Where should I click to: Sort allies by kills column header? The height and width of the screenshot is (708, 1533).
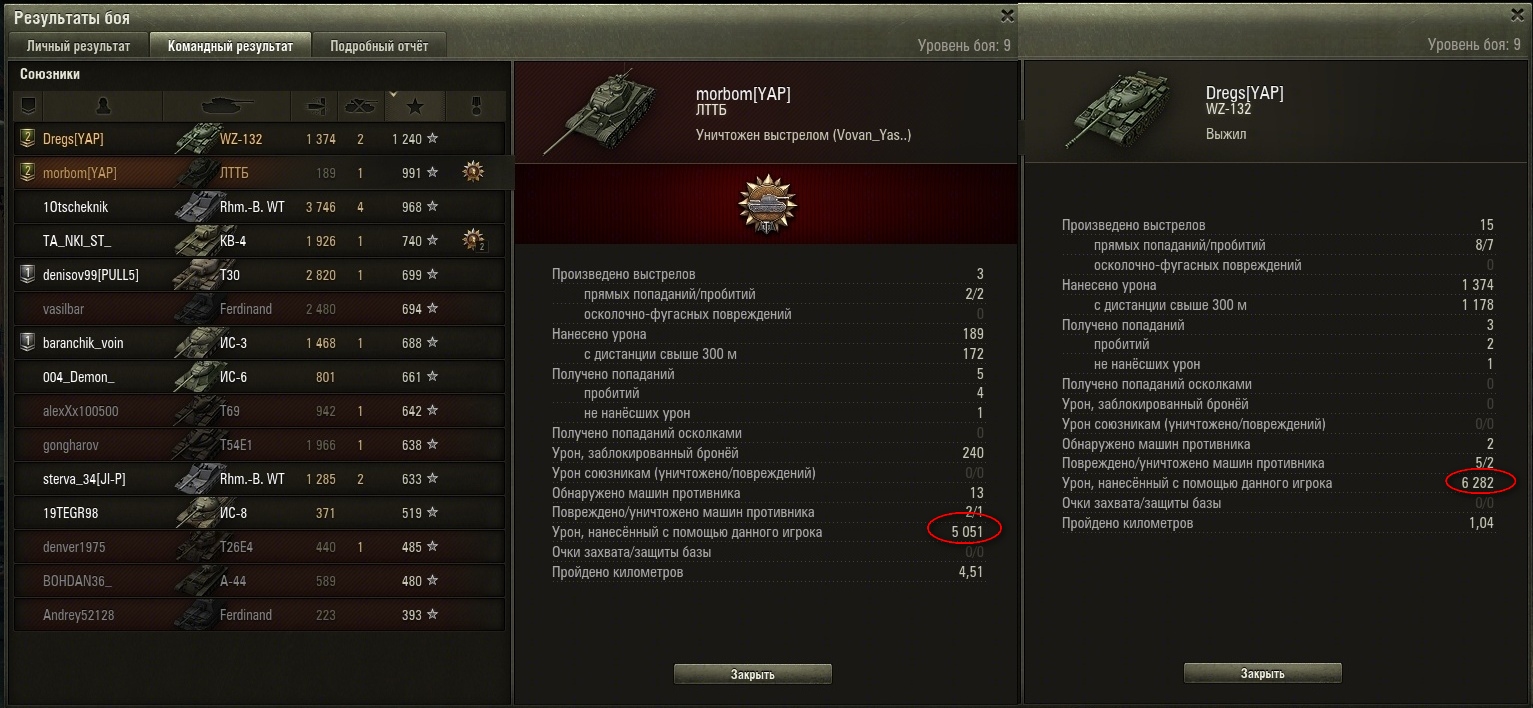[x=358, y=105]
